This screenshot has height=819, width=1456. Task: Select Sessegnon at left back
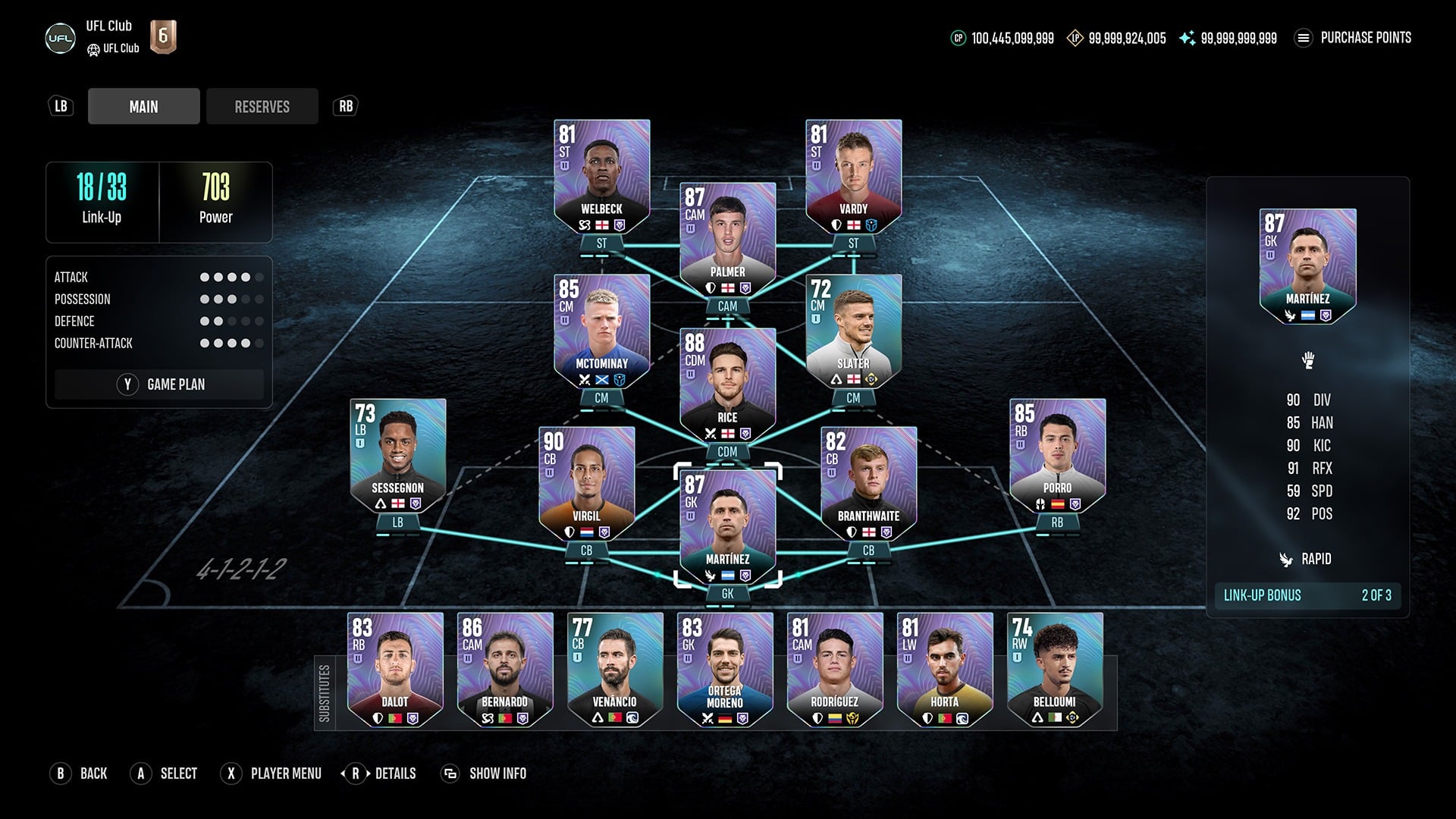tap(397, 455)
